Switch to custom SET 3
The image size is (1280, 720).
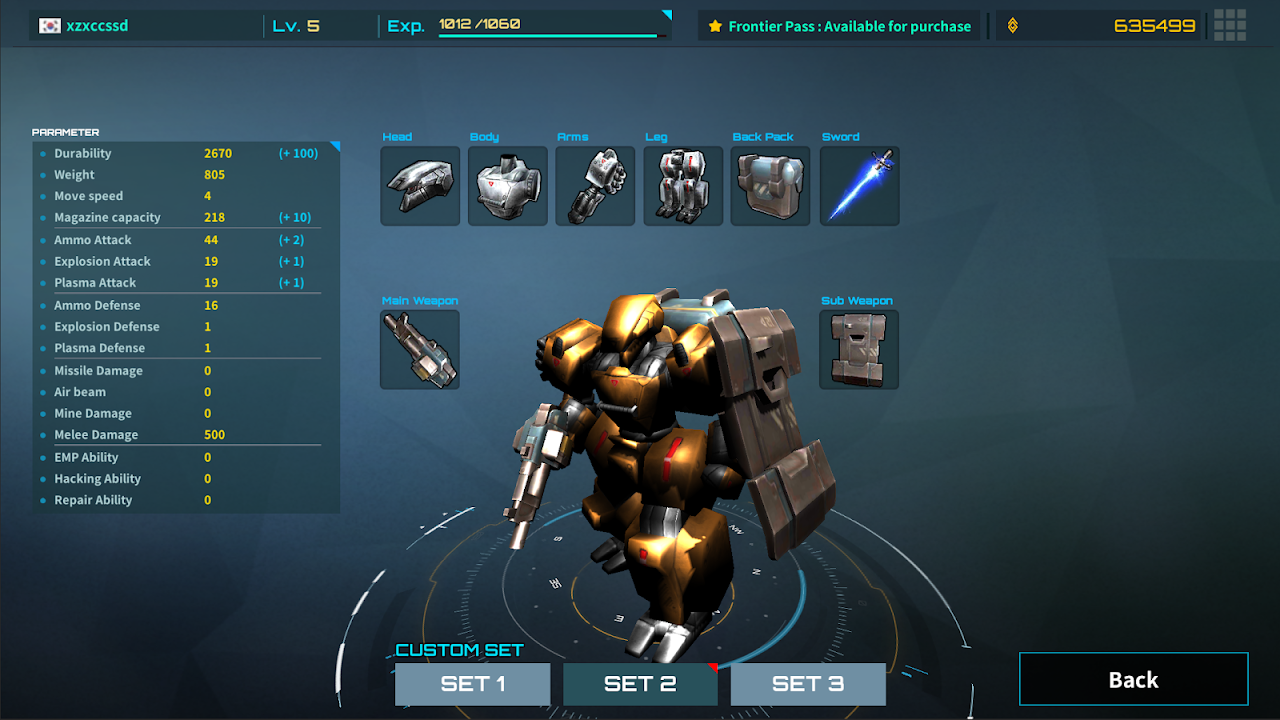808,684
